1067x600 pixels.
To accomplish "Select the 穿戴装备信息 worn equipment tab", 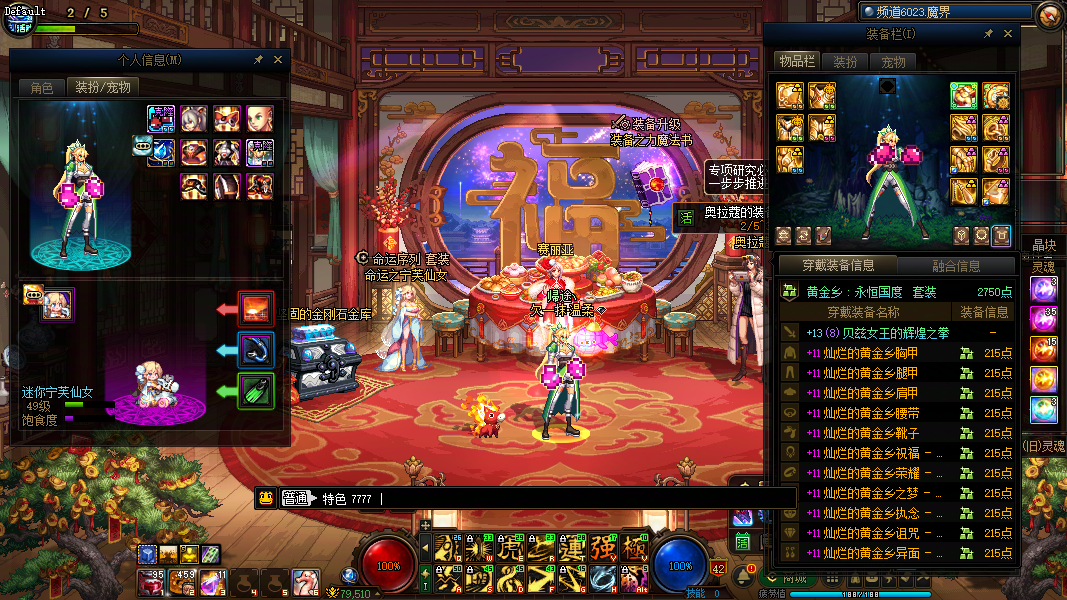I will coord(839,266).
